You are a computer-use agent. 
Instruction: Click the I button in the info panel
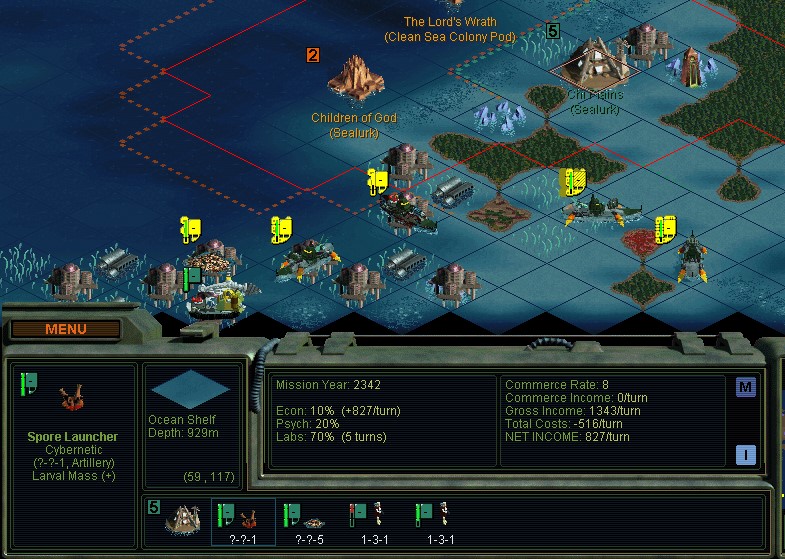coord(745,455)
